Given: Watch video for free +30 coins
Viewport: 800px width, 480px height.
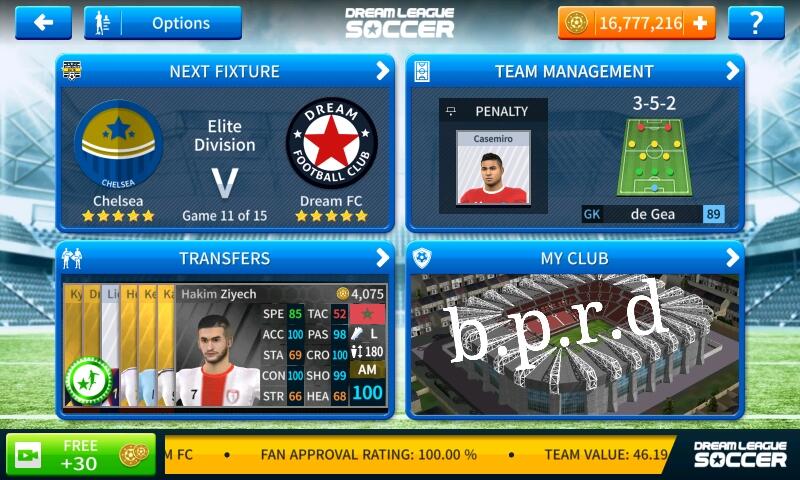Looking at the screenshot, I should [x=81, y=454].
